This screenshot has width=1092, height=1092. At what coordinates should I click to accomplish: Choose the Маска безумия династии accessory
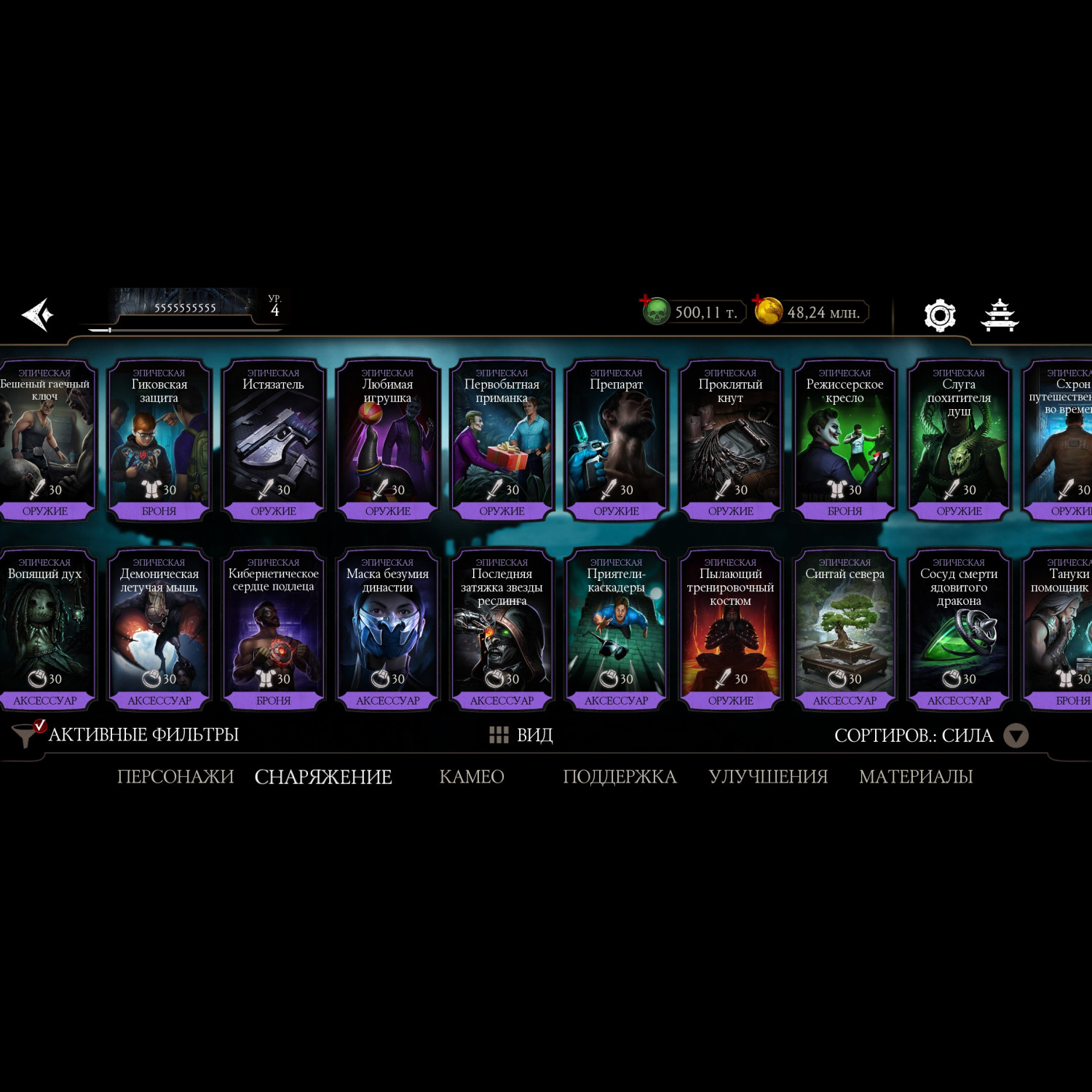pyautogui.click(x=388, y=629)
